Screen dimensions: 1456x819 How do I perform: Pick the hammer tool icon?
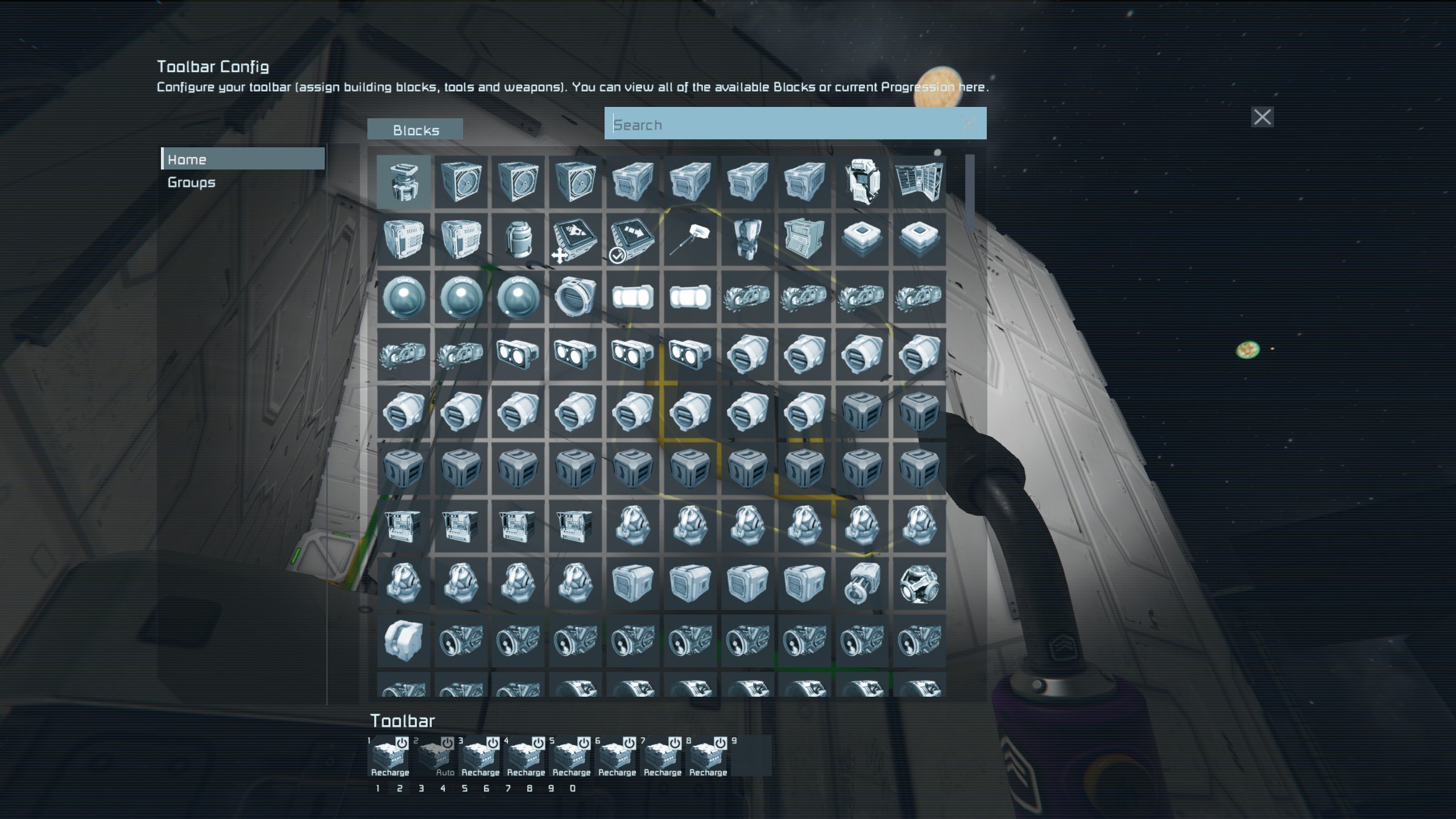click(x=689, y=239)
